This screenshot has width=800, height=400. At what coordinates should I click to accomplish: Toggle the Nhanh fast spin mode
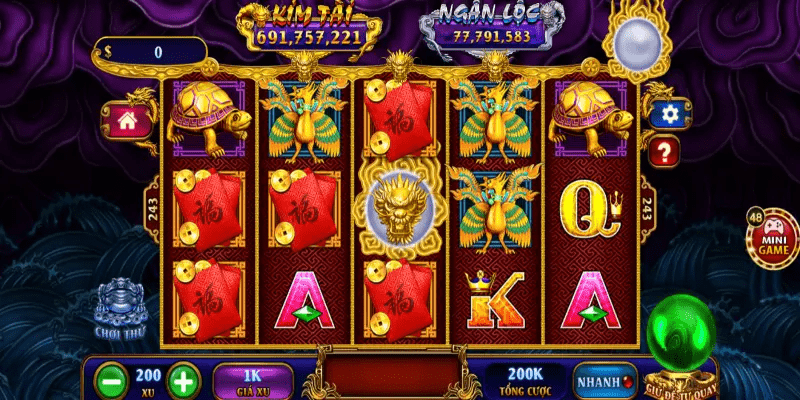pos(605,381)
